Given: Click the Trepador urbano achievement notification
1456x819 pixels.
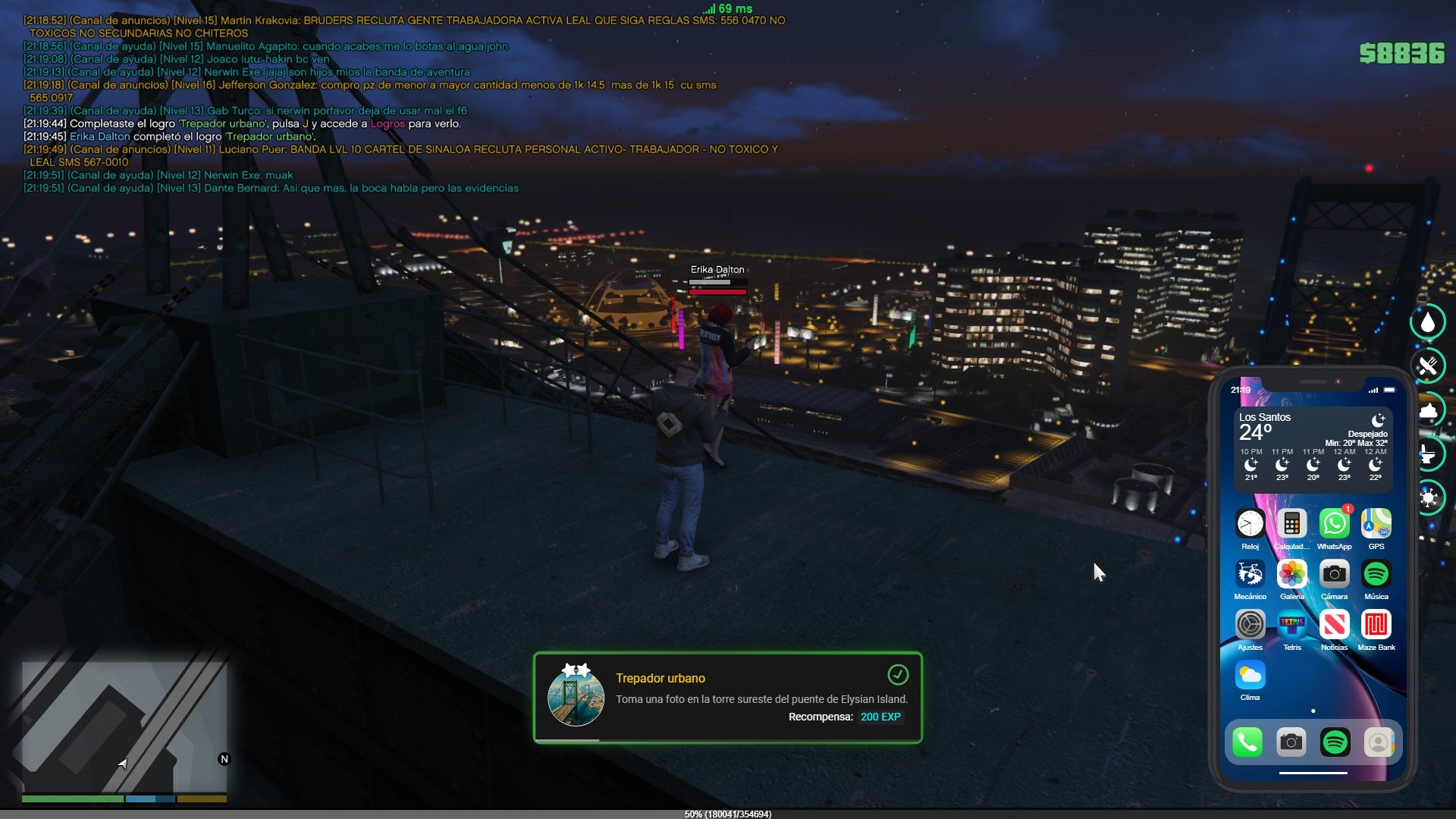Looking at the screenshot, I should click(727, 697).
